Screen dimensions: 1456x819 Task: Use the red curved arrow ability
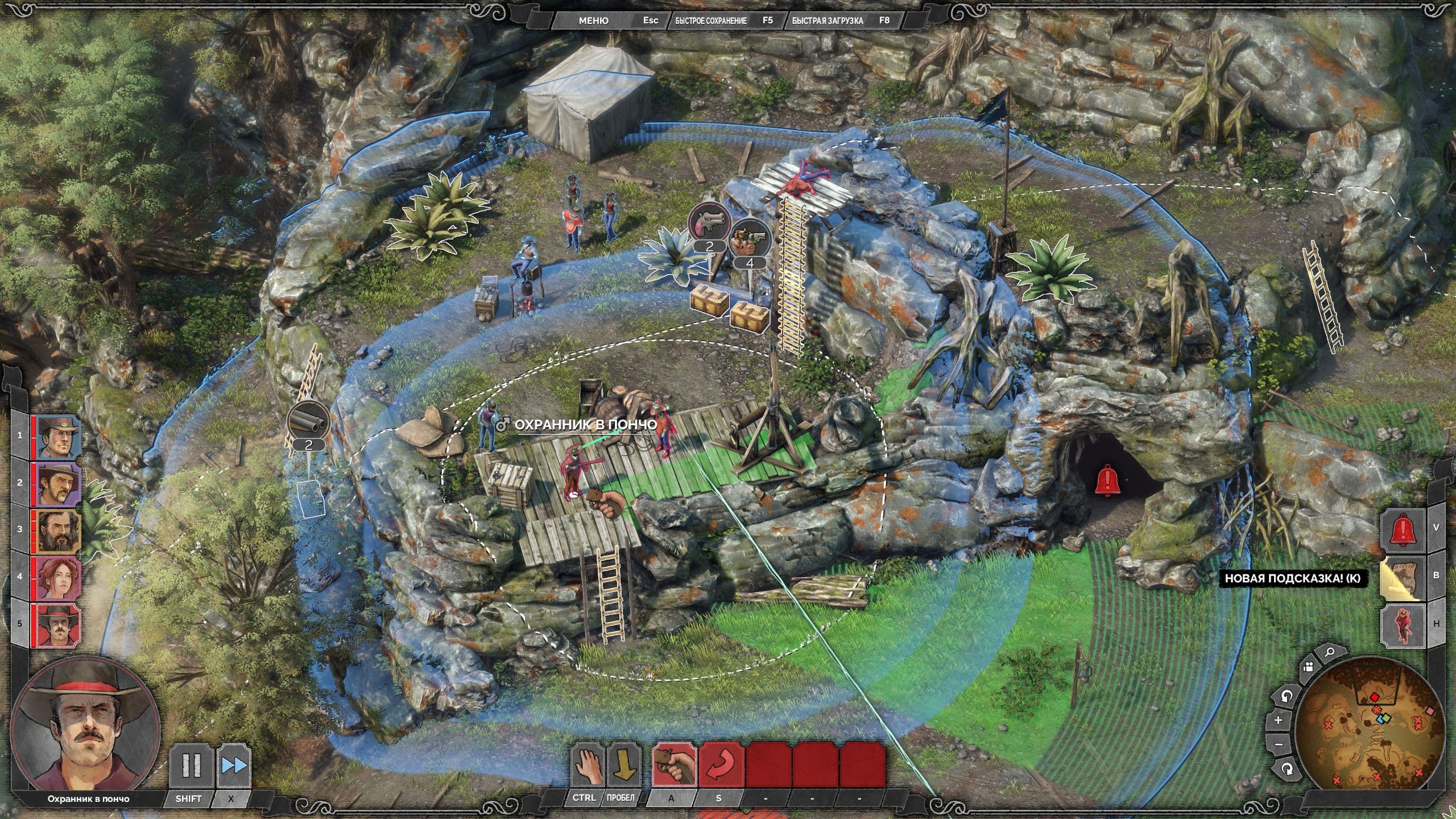(721, 766)
